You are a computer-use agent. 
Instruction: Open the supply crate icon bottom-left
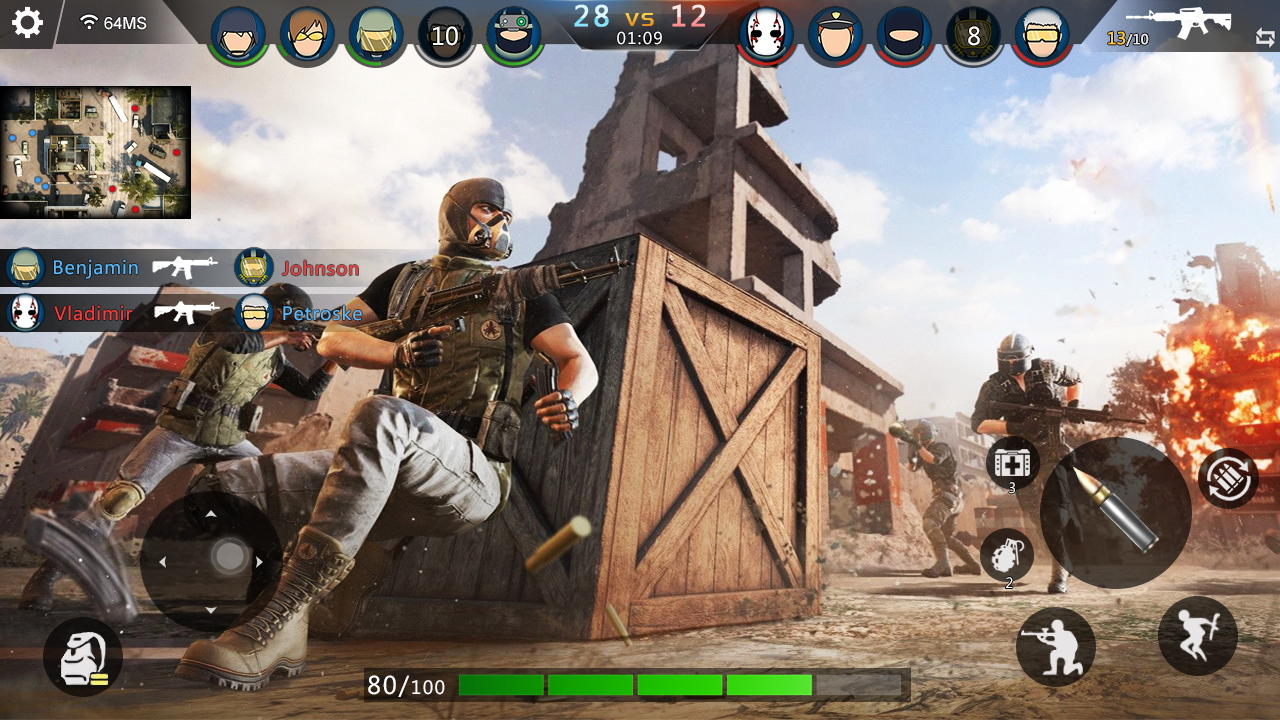tap(82, 654)
